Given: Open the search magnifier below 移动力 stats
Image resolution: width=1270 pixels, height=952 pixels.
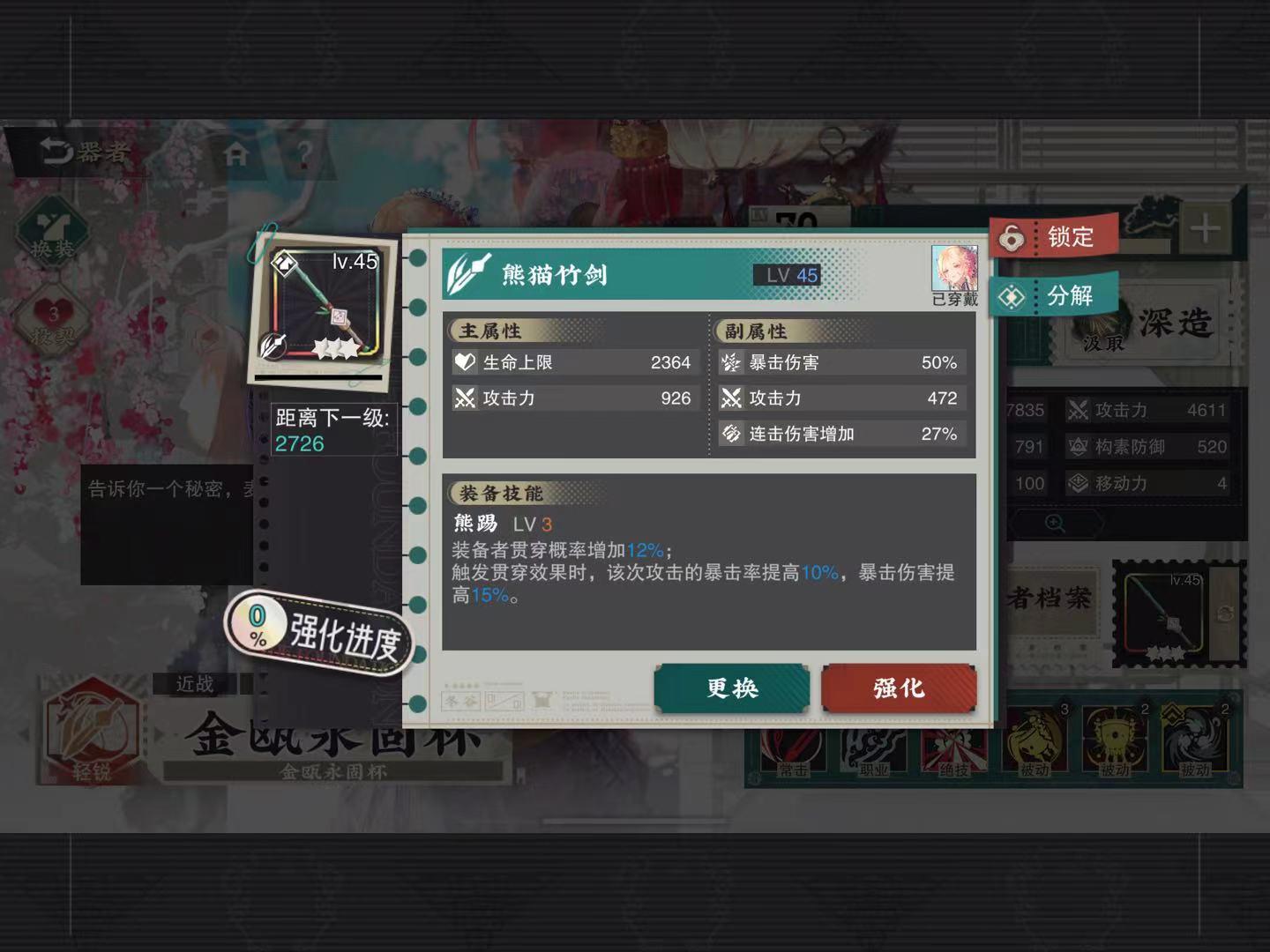Looking at the screenshot, I should point(1055,522).
